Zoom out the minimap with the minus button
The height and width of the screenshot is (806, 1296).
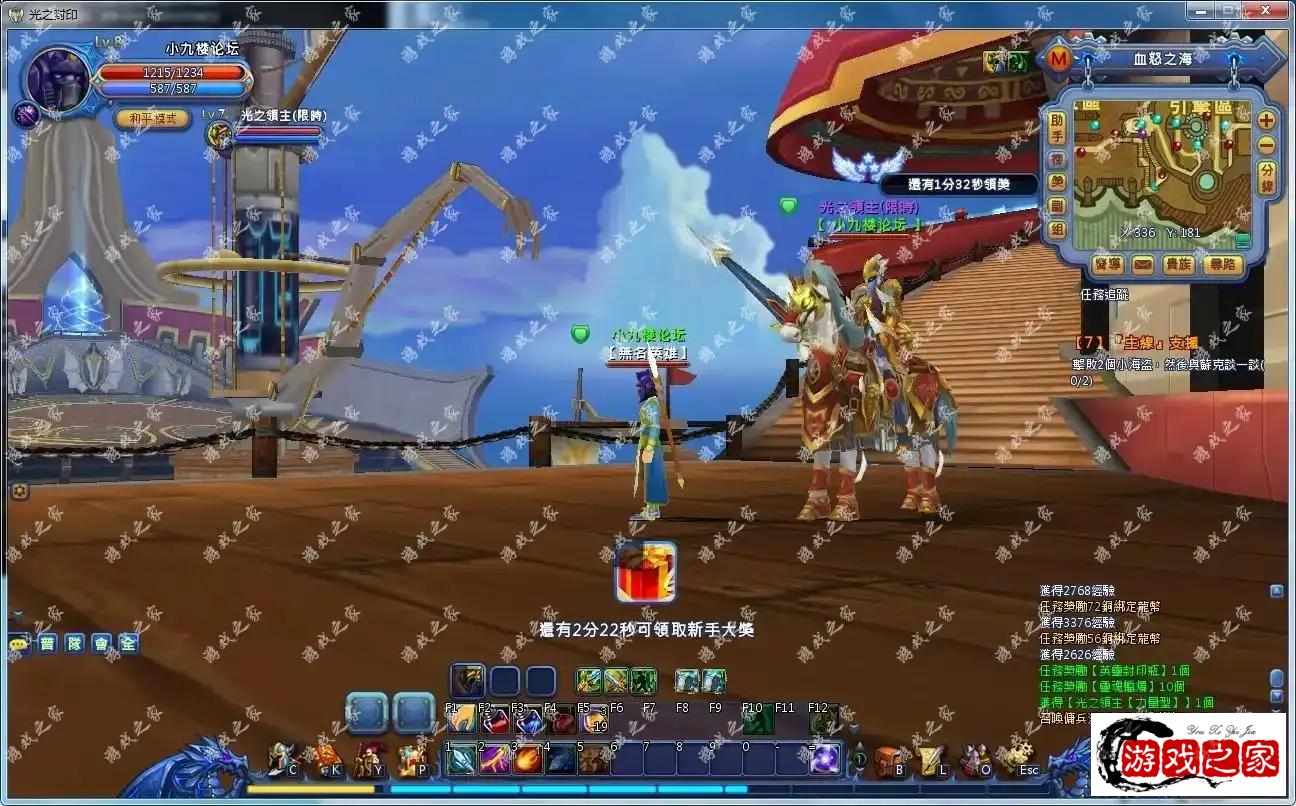(1266, 145)
